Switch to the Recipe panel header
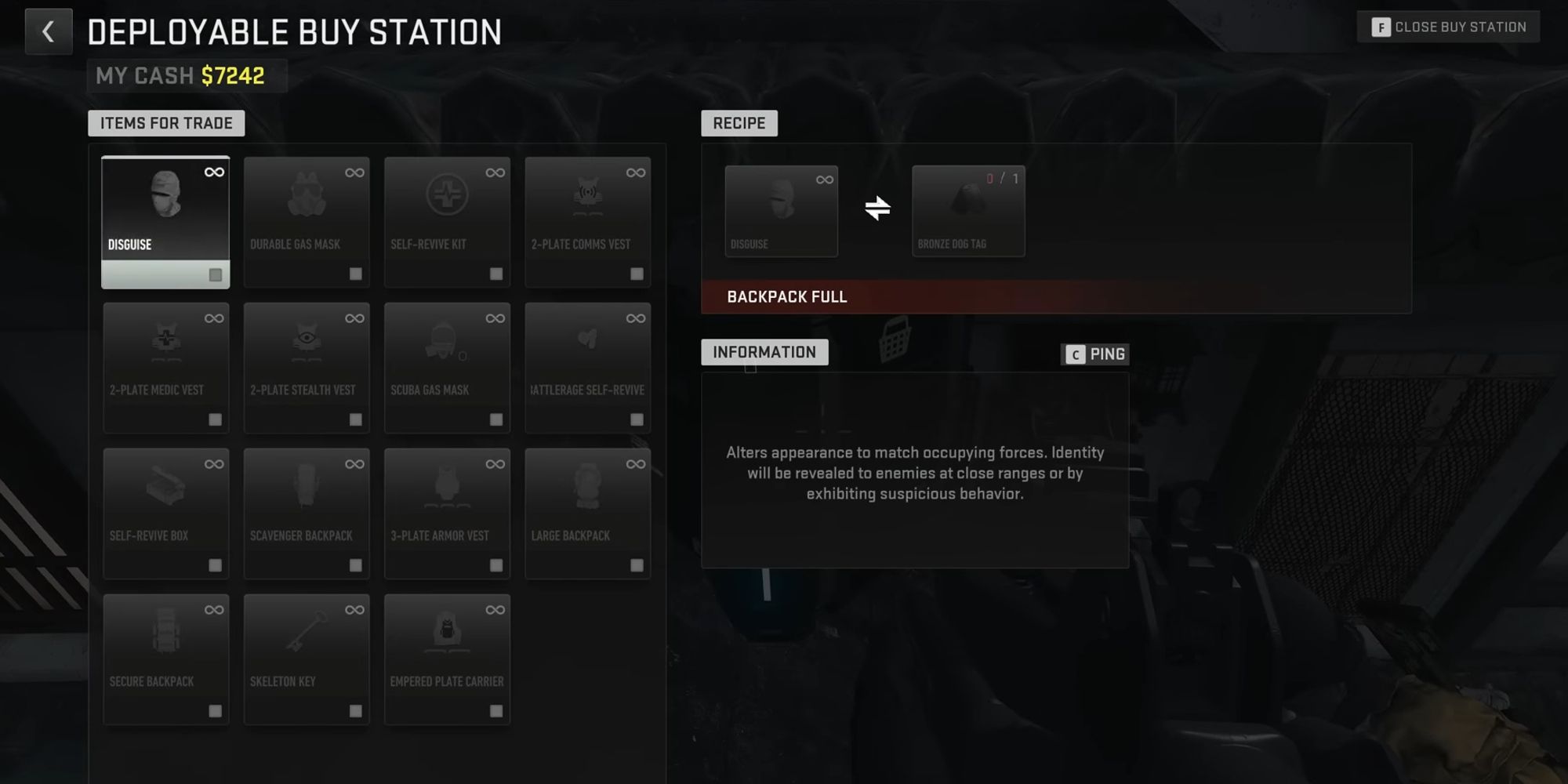Screen dimensions: 1568x784 (739, 123)
